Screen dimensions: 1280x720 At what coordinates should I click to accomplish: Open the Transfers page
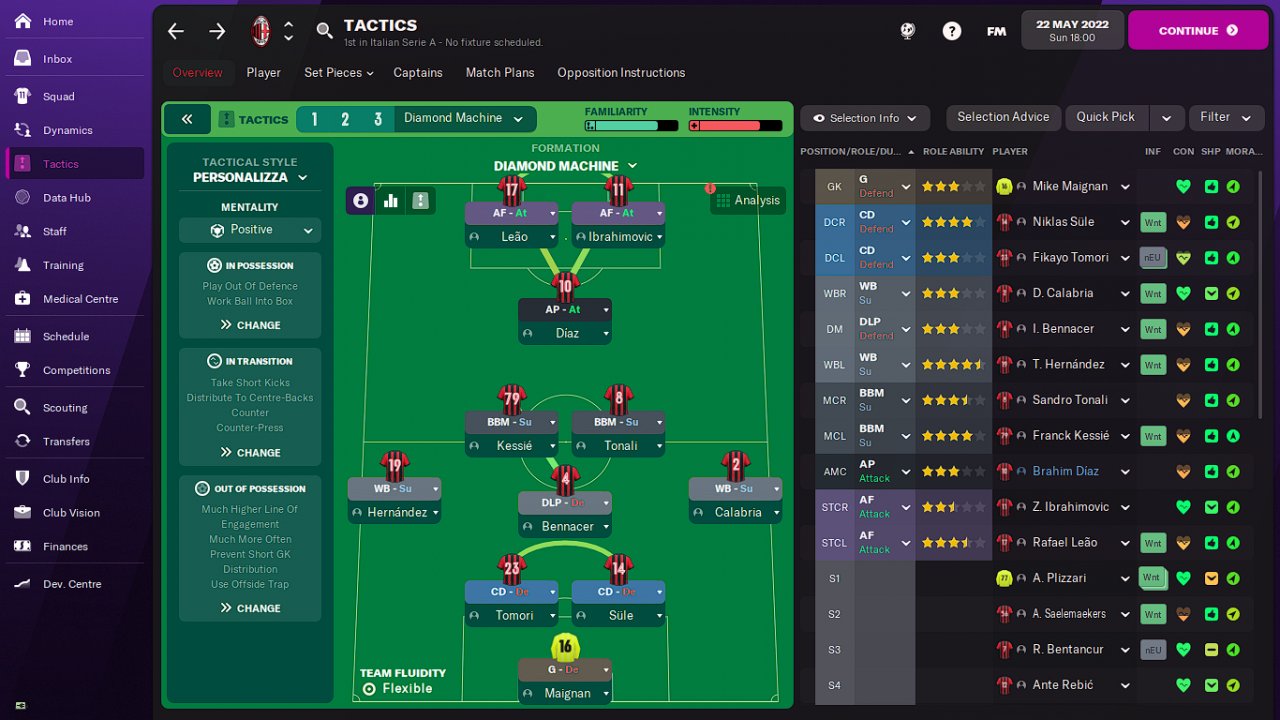(x=66, y=441)
